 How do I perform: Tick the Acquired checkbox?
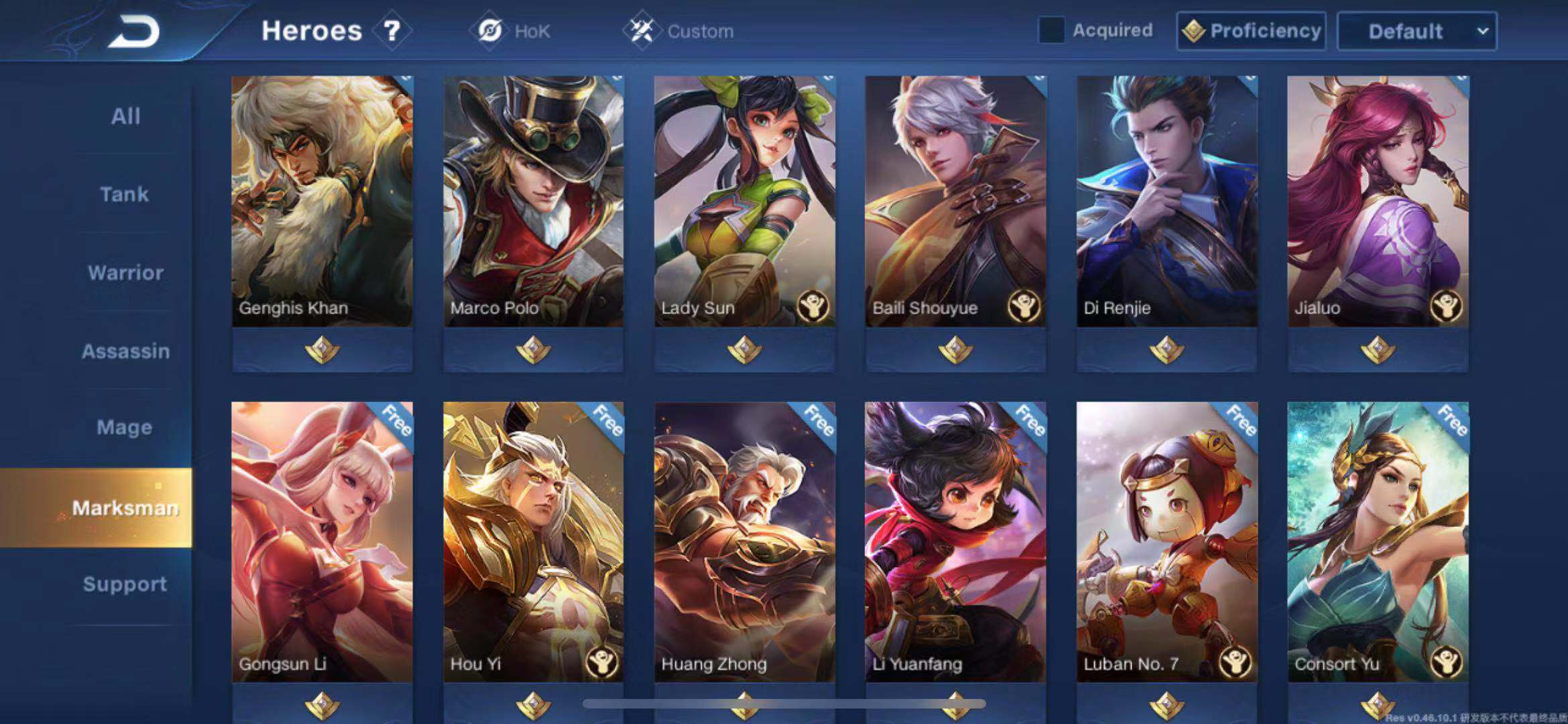click(1050, 30)
